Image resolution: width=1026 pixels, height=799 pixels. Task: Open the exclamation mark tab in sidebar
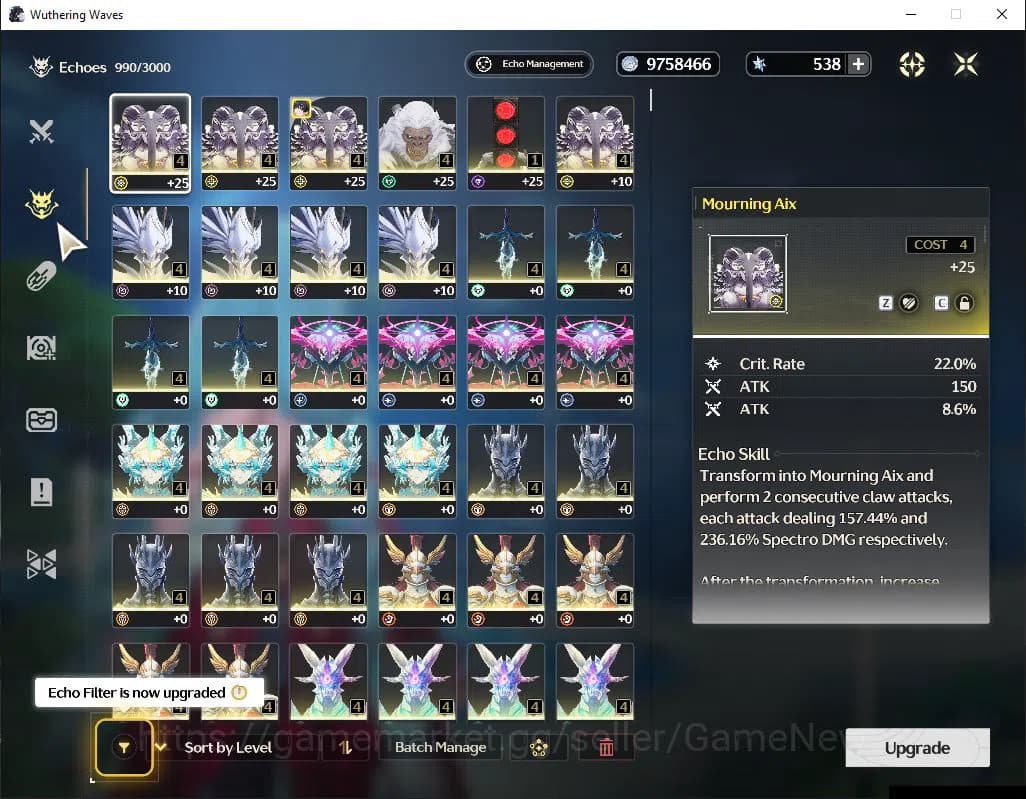pos(41,491)
